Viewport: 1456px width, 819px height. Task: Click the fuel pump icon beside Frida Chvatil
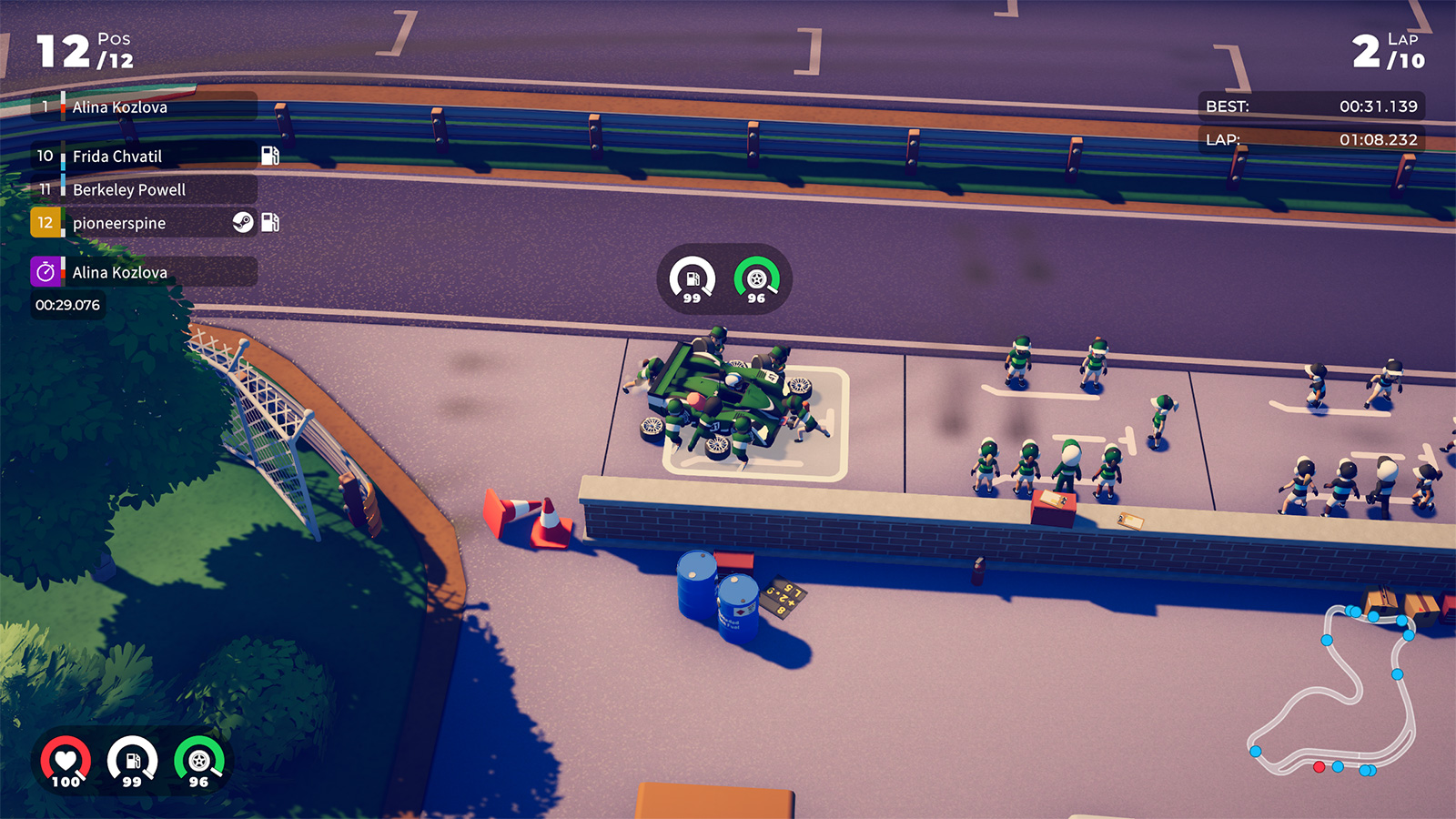[x=270, y=156]
